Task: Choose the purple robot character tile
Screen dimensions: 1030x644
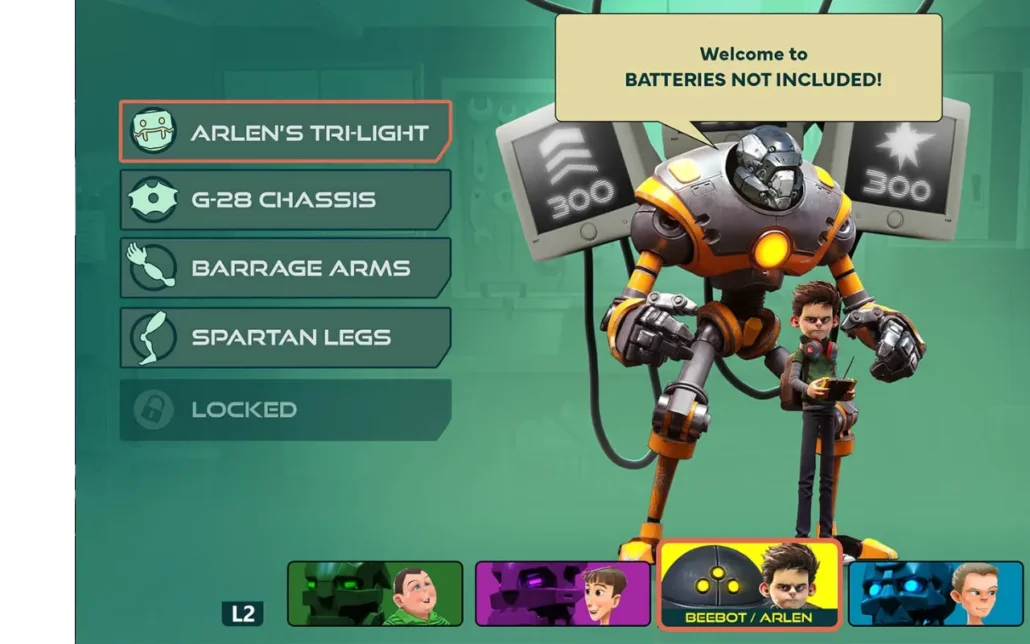Action: pos(562,593)
